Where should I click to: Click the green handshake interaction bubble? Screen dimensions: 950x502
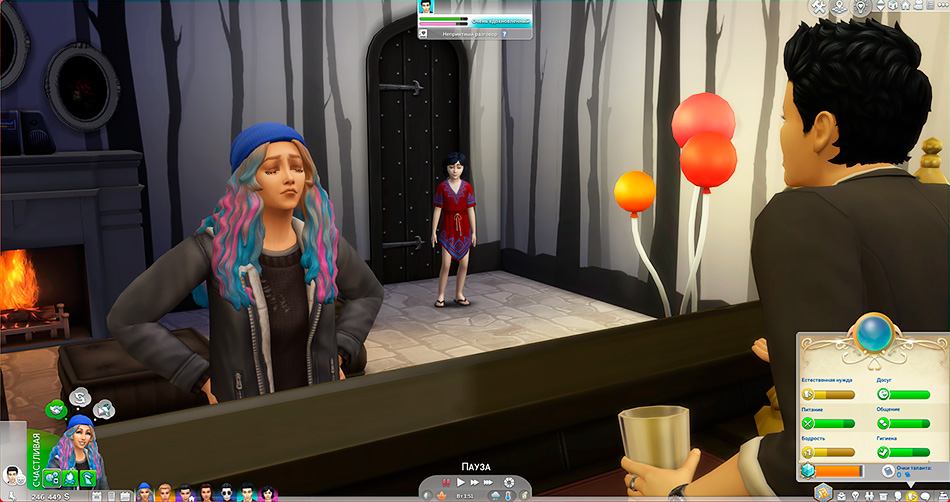tap(57, 408)
